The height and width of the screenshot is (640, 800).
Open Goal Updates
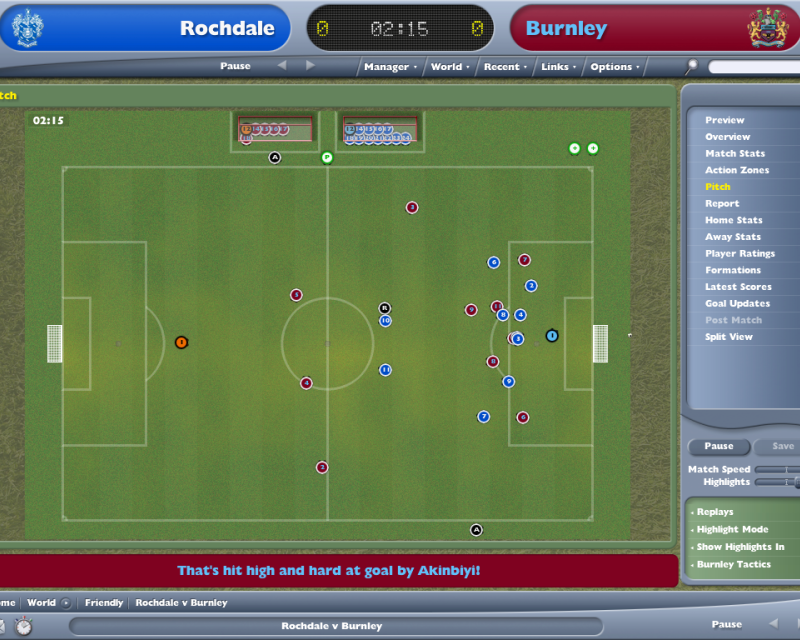737,303
